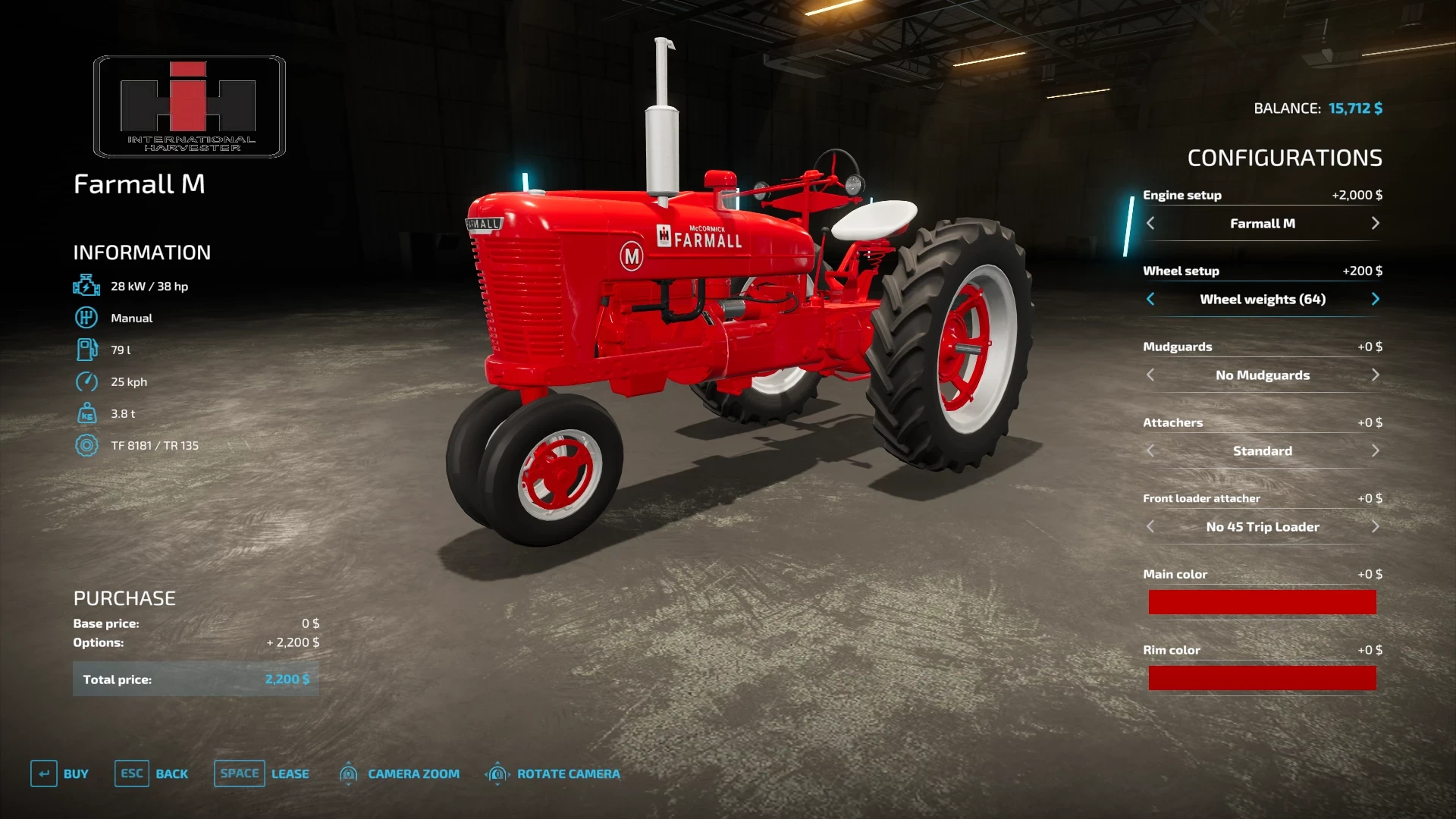Click the highlighted Total price field
Image resolution: width=1456 pixels, height=819 pixels.
(196, 679)
